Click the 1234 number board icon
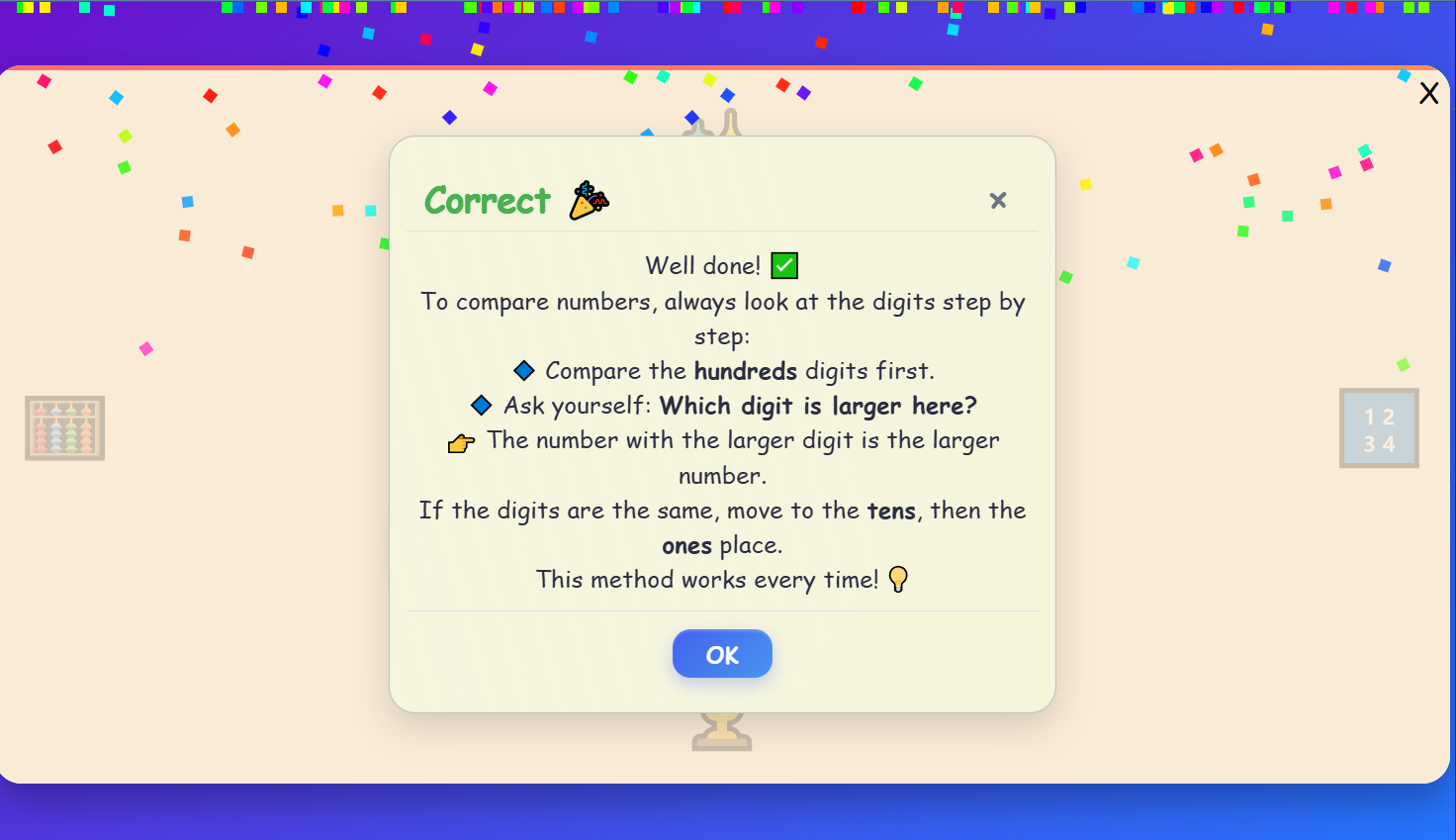Image resolution: width=1456 pixels, height=840 pixels. coord(1379,427)
